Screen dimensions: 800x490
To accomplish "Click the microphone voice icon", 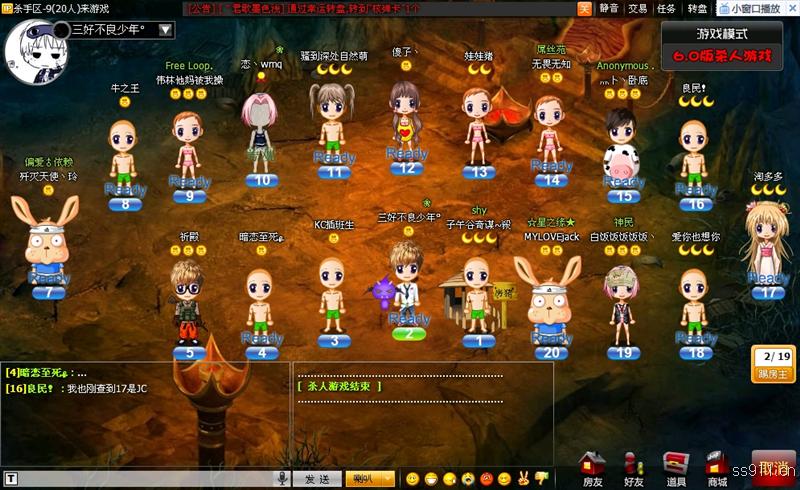I will pos(284,479).
